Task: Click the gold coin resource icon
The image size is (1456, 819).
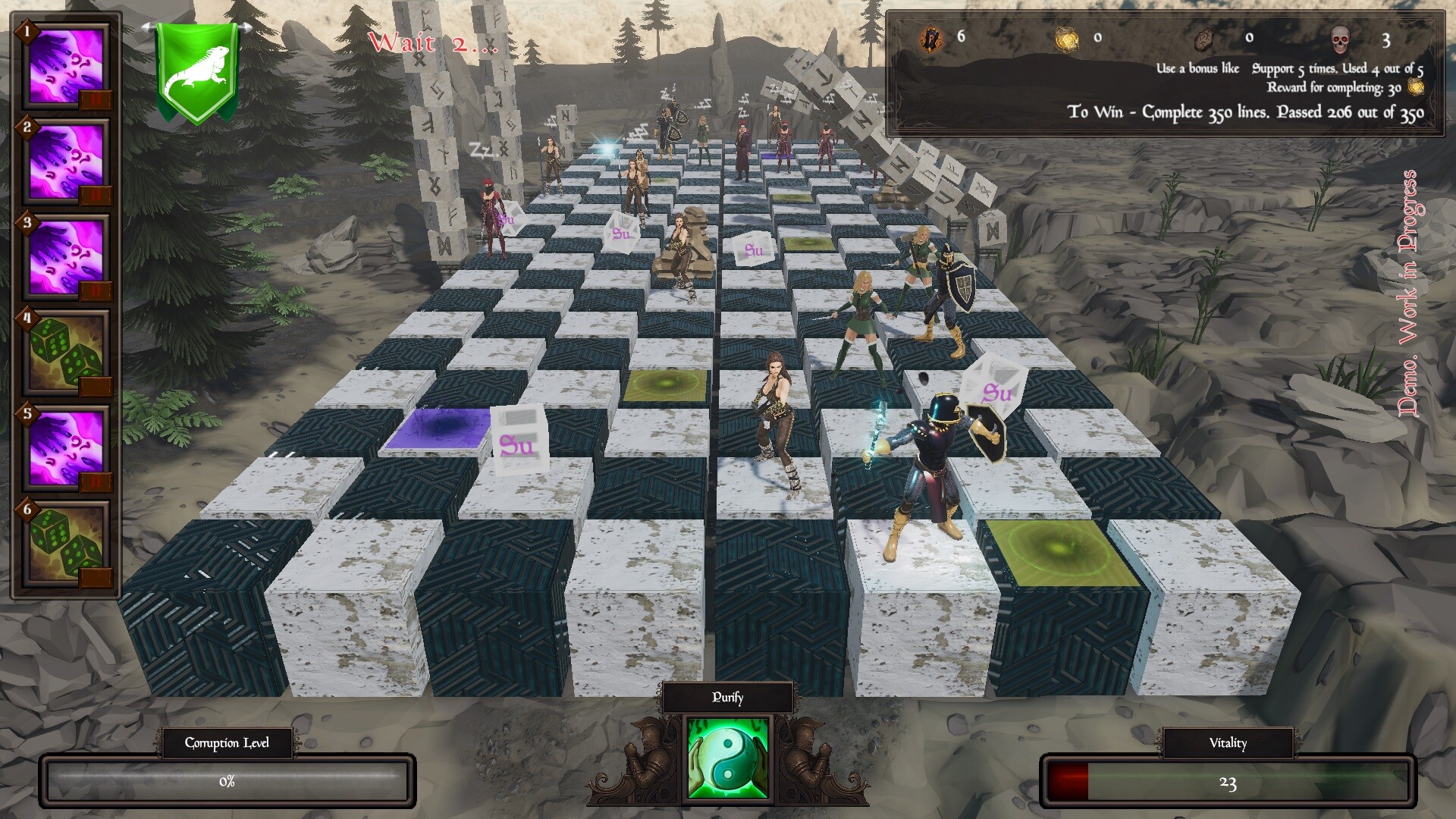Action: click(1066, 39)
